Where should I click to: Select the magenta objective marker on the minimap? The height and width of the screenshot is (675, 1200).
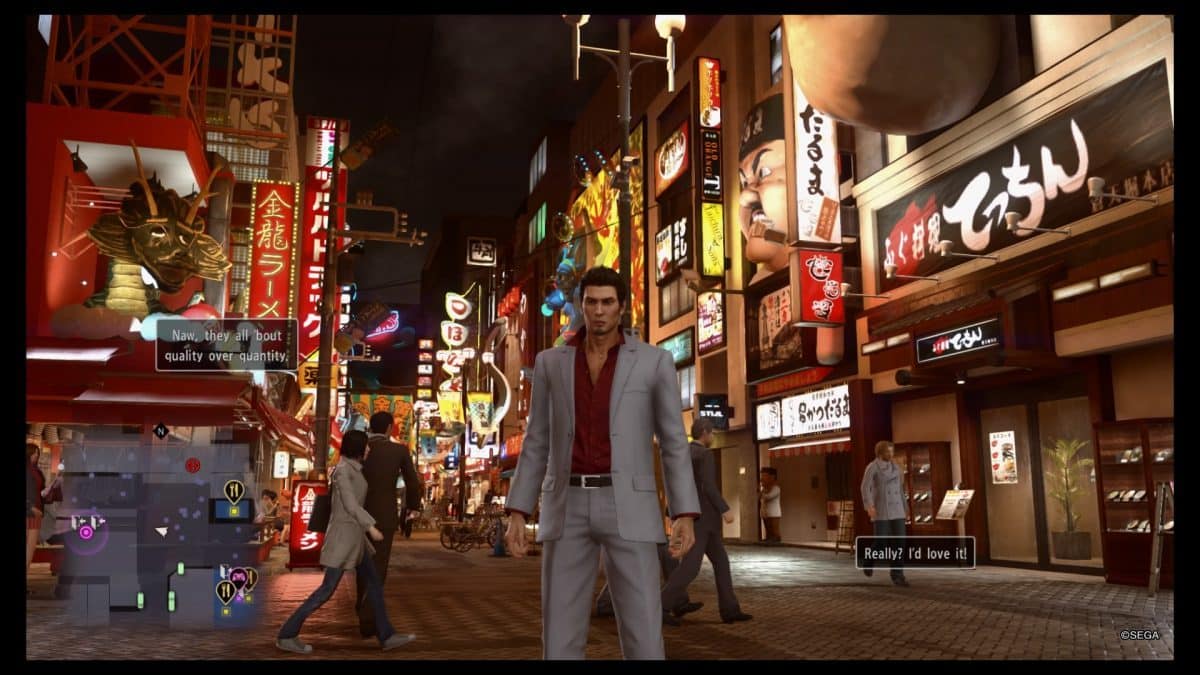(x=86, y=531)
